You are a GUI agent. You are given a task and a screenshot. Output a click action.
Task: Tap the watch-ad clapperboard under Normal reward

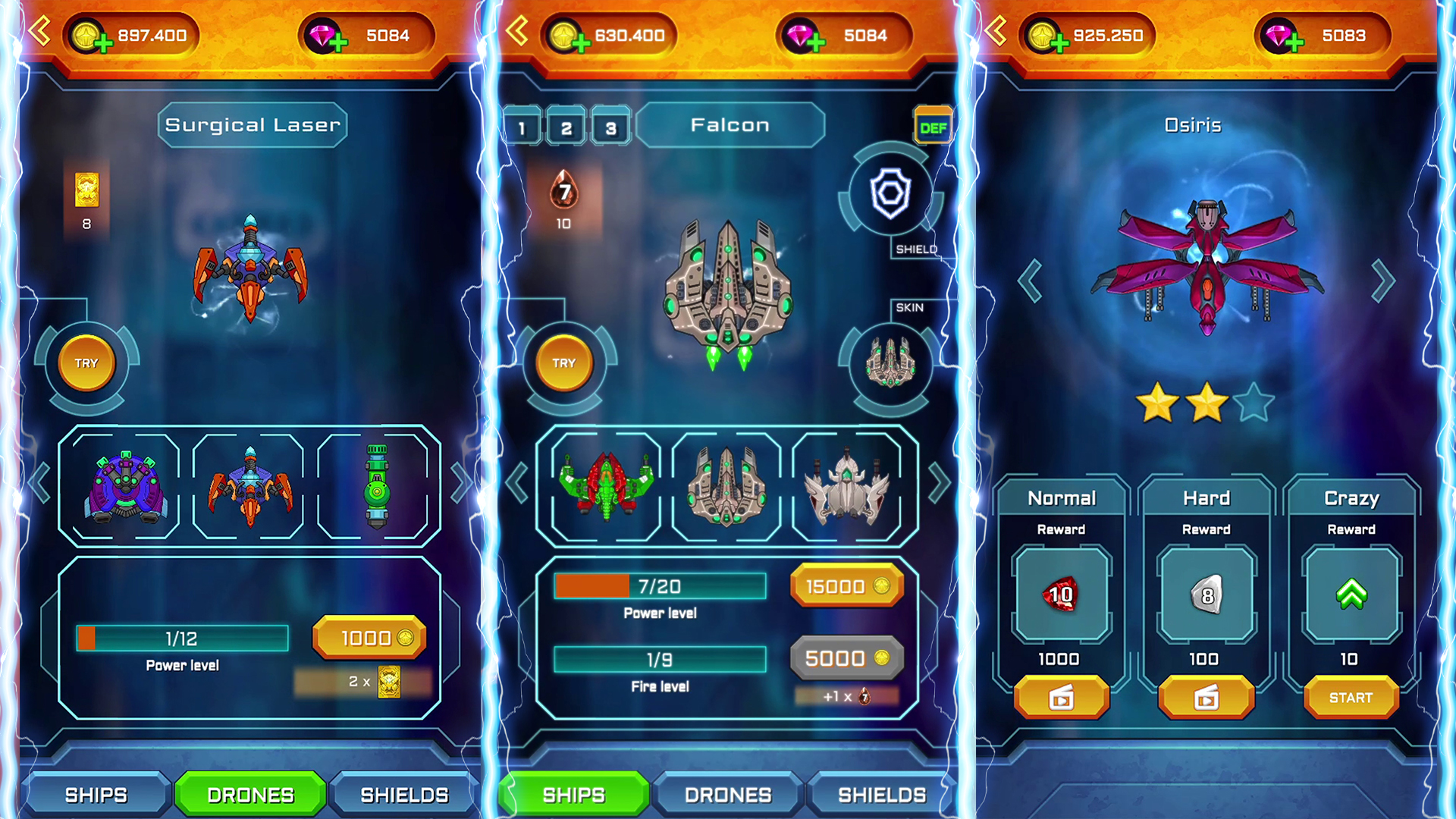point(1060,697)
